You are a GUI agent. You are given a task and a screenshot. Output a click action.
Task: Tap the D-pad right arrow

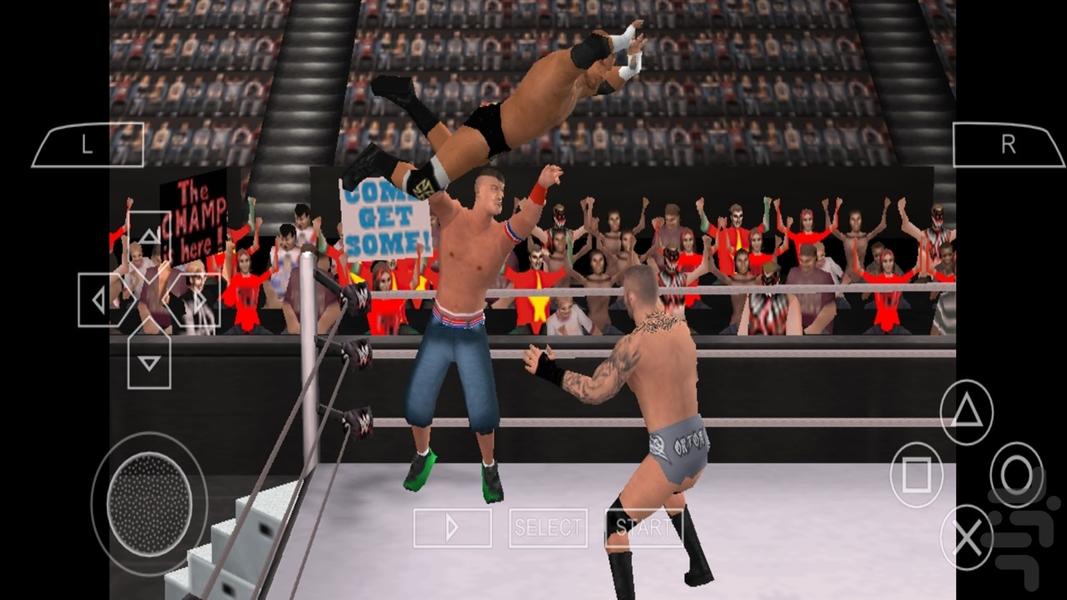click(x=198, y=300)
